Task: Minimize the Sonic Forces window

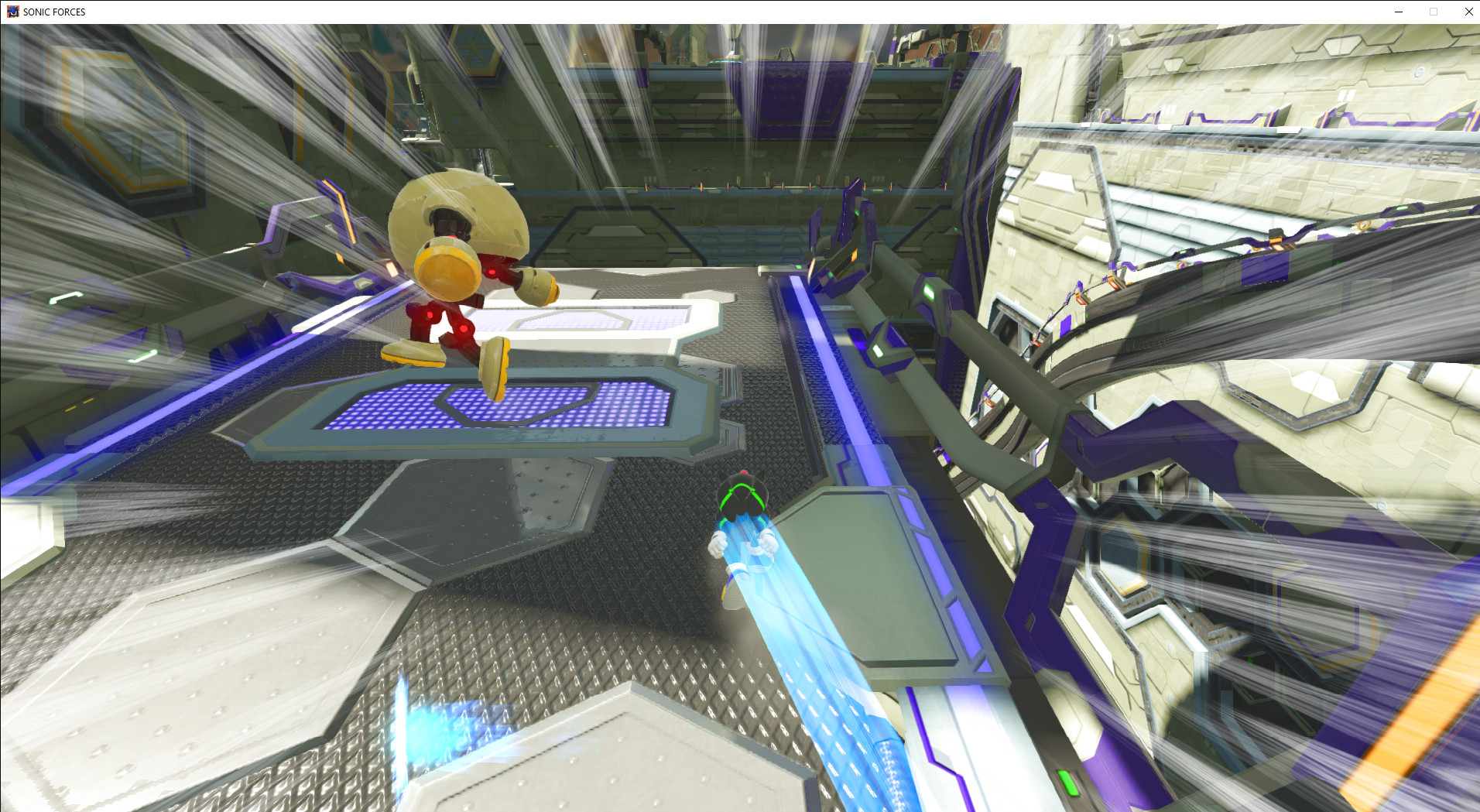Action: point(1398,12)
